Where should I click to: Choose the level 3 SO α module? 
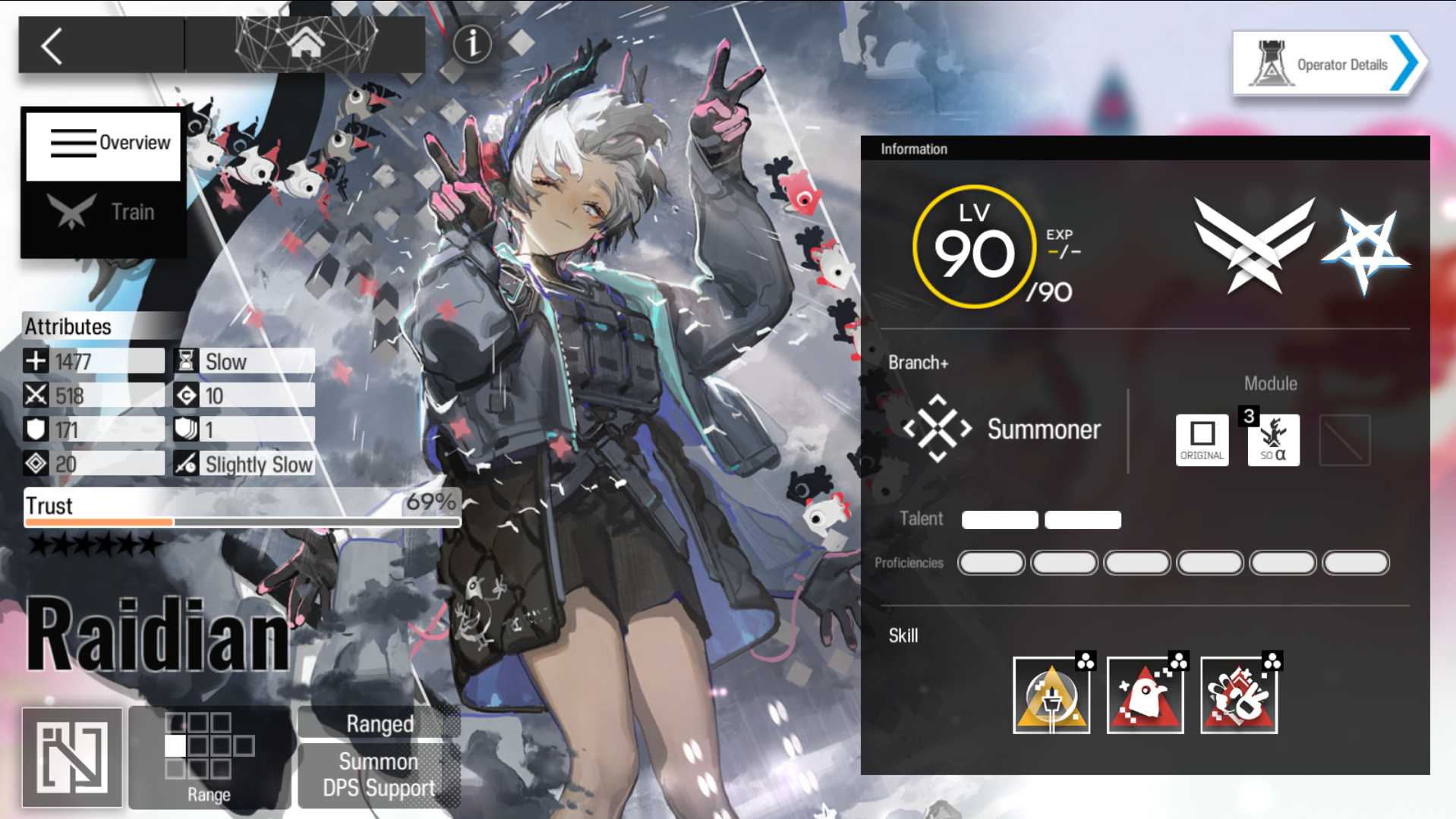(1273, 439)
